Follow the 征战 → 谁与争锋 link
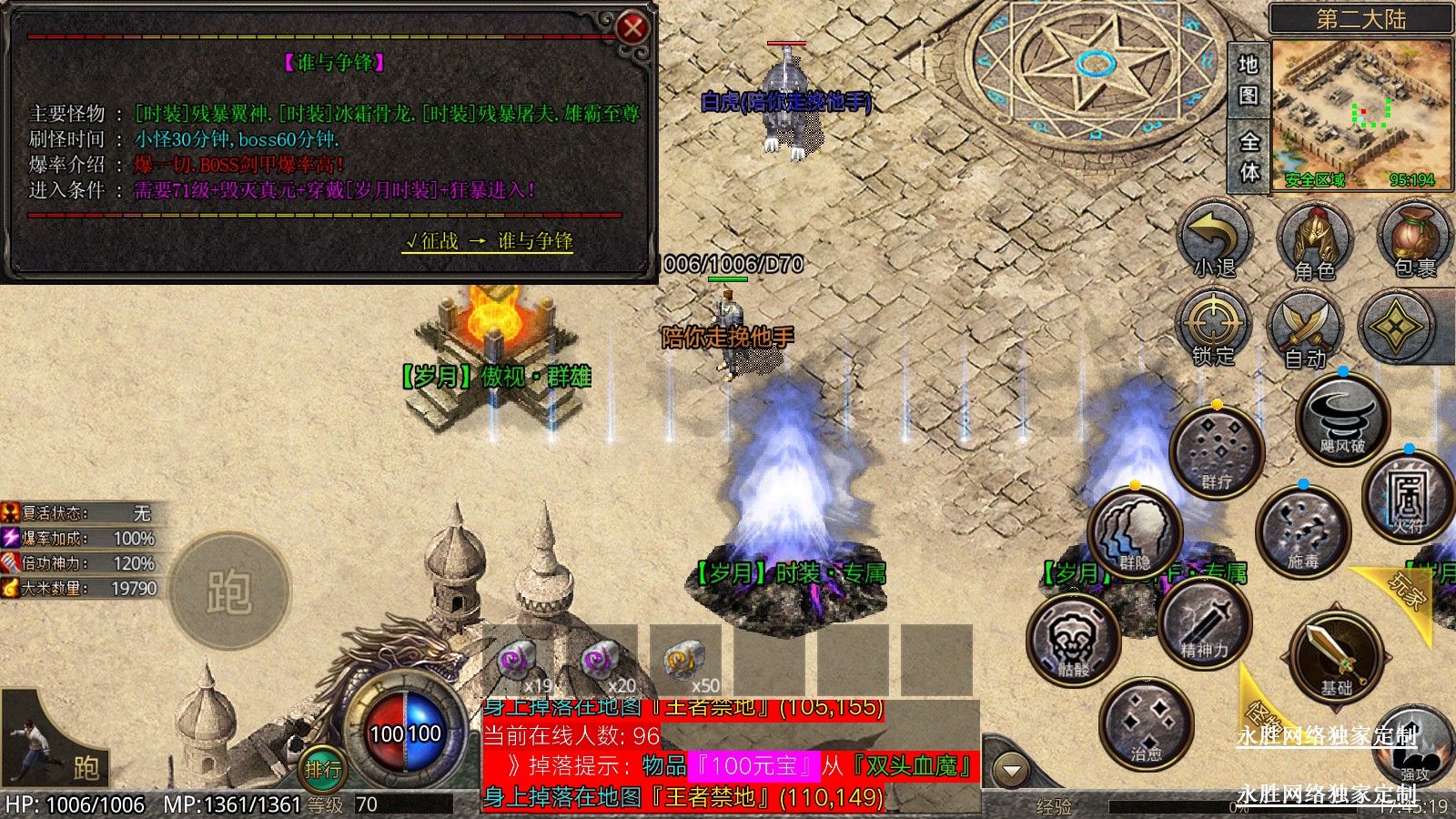This screenshot has height=819, width=1456. tap(488, 241)
